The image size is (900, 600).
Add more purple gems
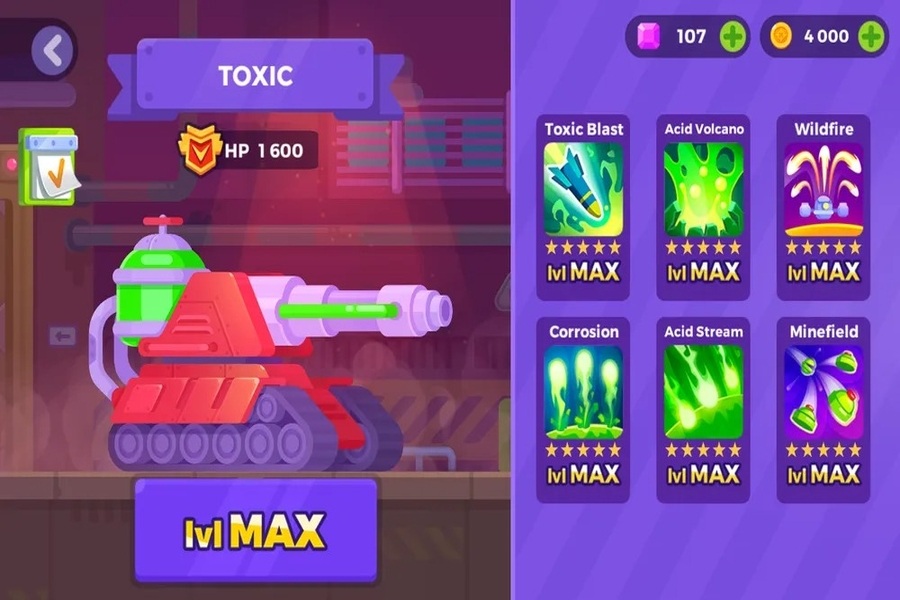pyautogui.click(x=733, y=37)
